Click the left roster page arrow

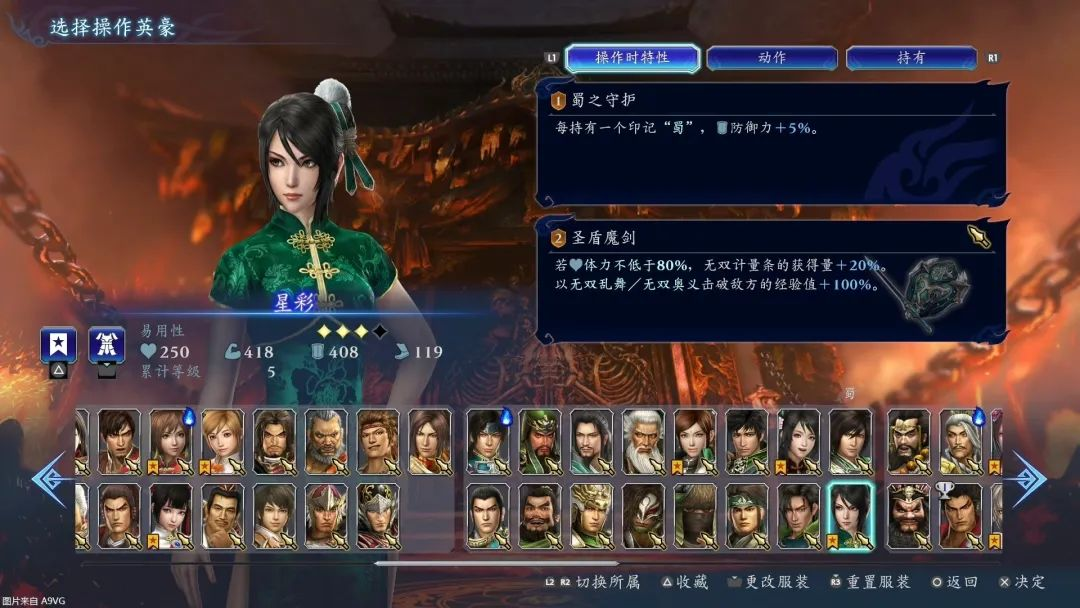[48, 479]
